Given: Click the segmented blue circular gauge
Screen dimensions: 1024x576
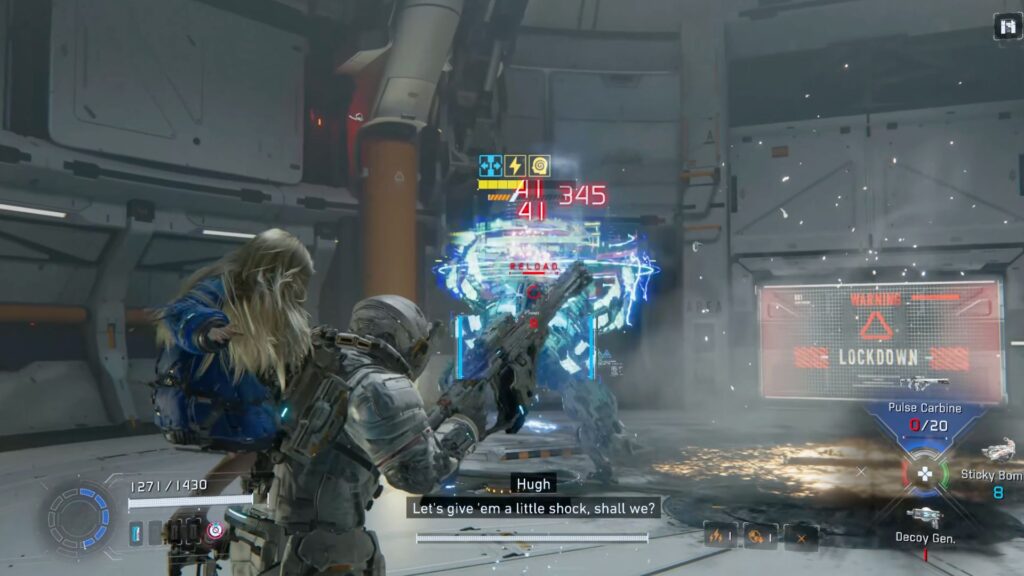Looking at the screenshot, I should [79, 517].
